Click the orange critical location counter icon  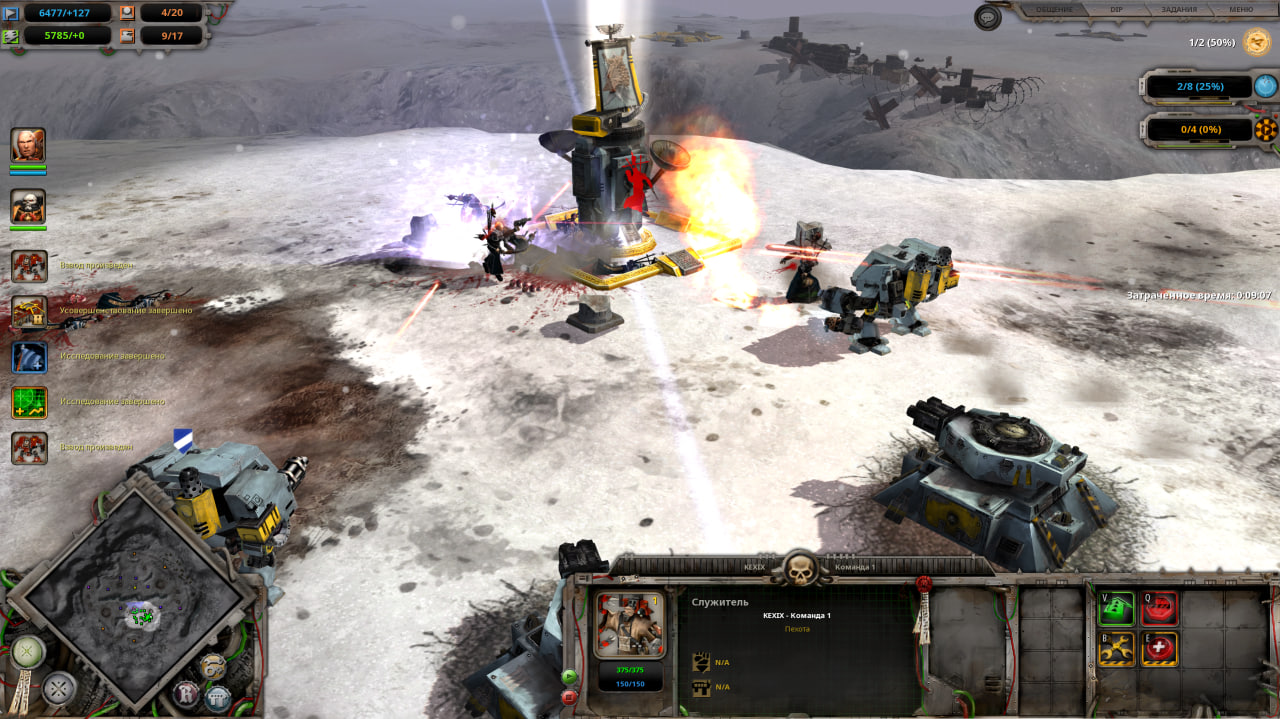point(1265,129)
